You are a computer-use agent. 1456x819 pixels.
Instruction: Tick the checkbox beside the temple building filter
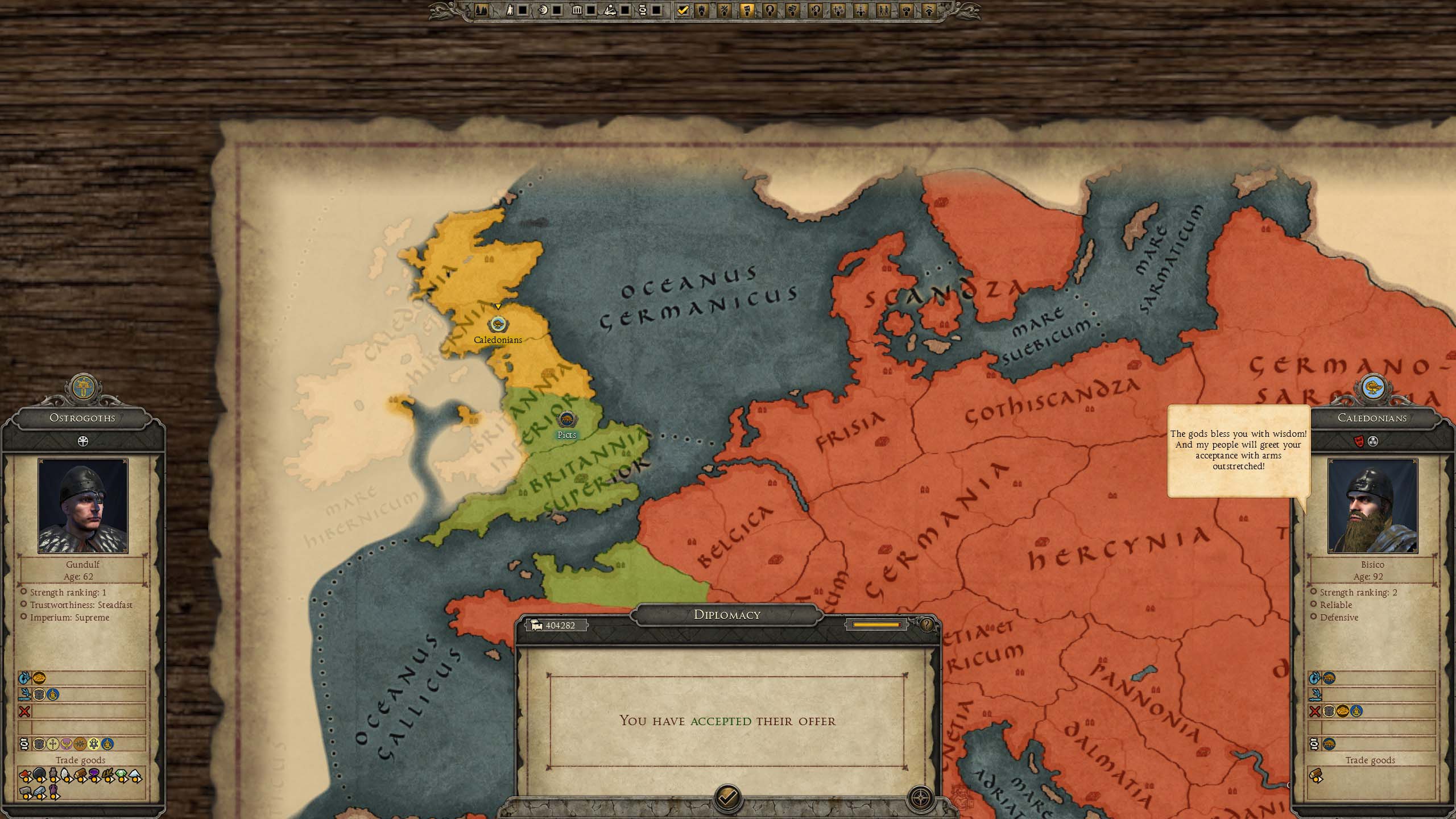591,10
